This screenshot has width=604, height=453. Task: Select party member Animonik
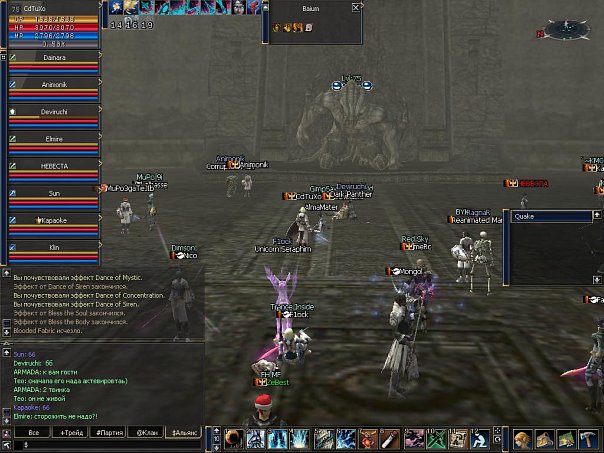coord(54,85)
